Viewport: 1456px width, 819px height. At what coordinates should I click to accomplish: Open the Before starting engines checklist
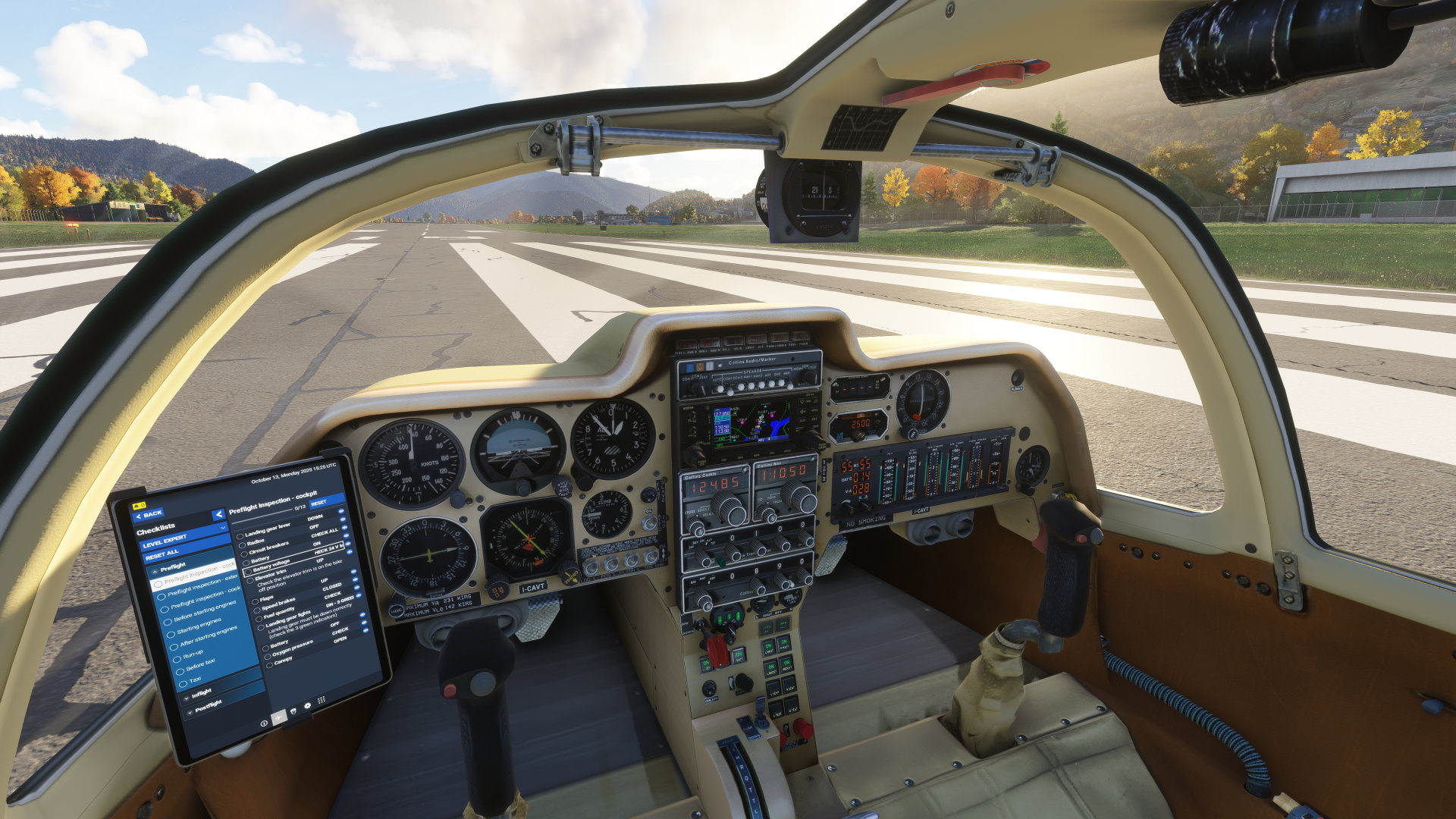point(205,611)
